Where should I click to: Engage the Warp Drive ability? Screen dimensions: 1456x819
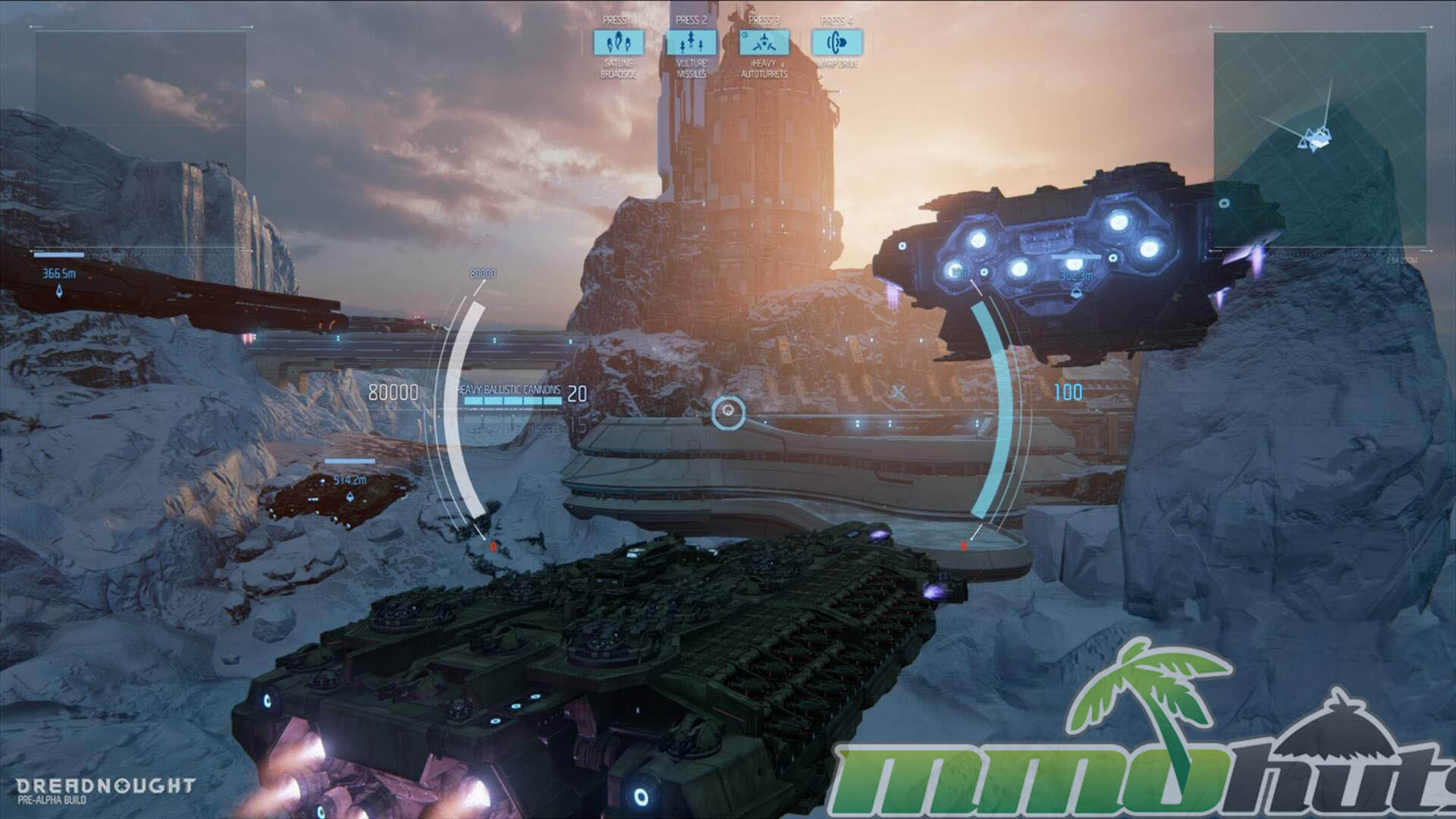click(x=836, y=42)
